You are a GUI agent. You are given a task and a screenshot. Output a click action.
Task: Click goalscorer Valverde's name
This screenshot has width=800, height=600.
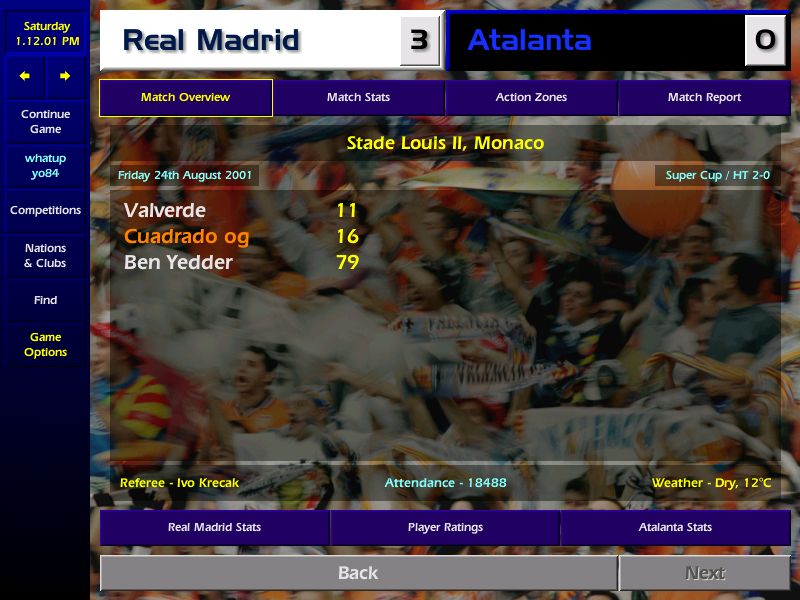(x=165, y=211)
